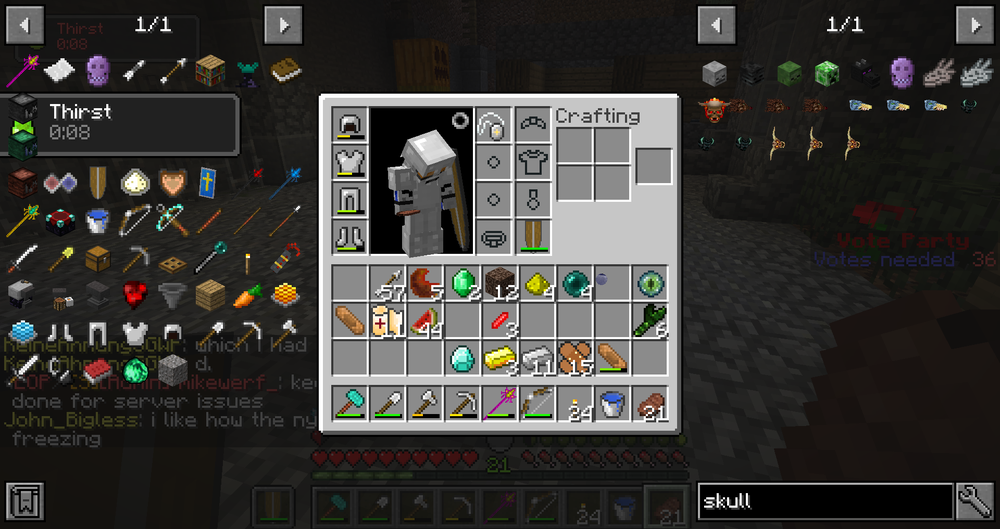The image size is (1000, 529).
Task: Pick up the diamond in inventory
Action: (462, 357)
